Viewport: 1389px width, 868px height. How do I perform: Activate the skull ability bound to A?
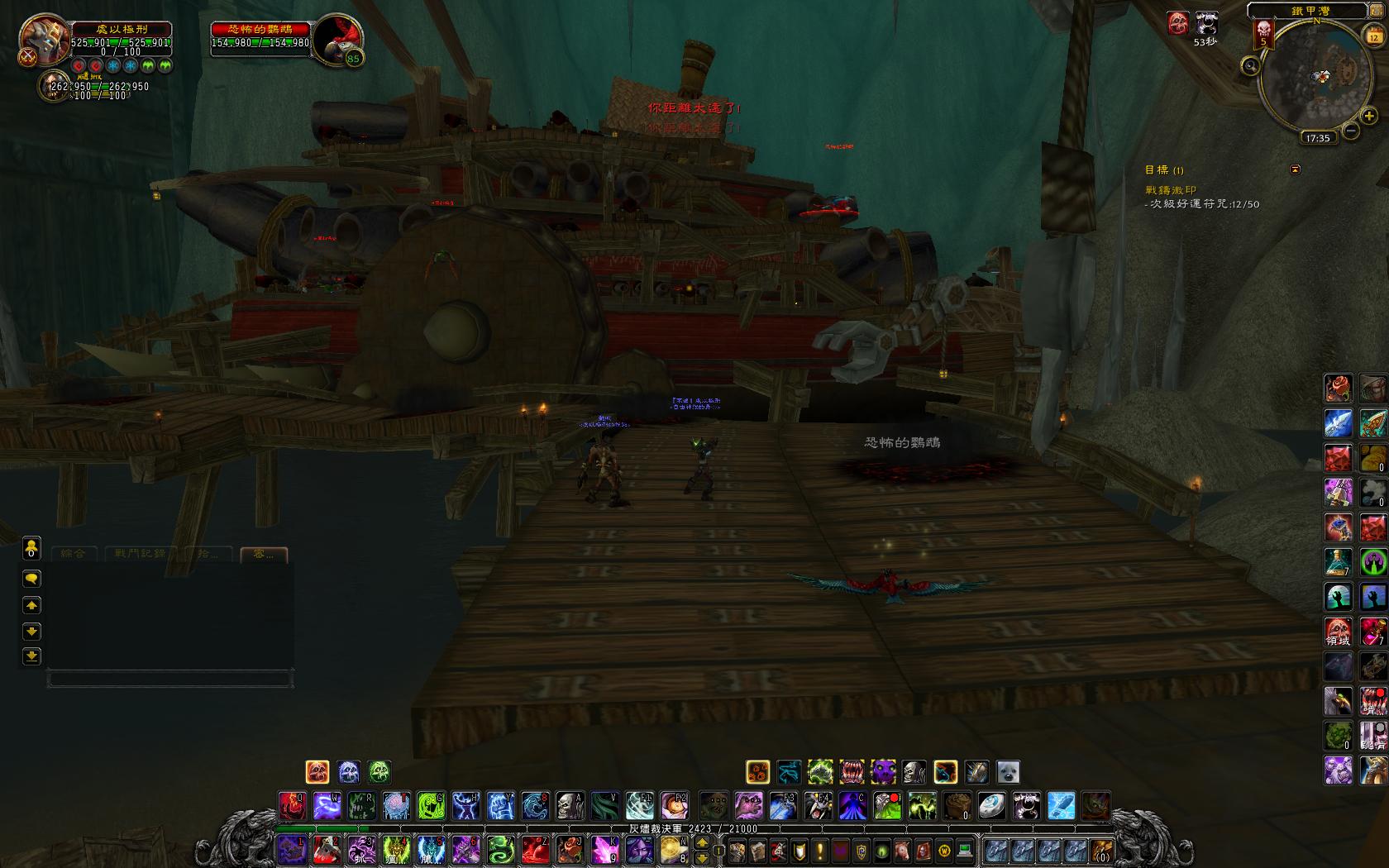(x=570, y=805)
